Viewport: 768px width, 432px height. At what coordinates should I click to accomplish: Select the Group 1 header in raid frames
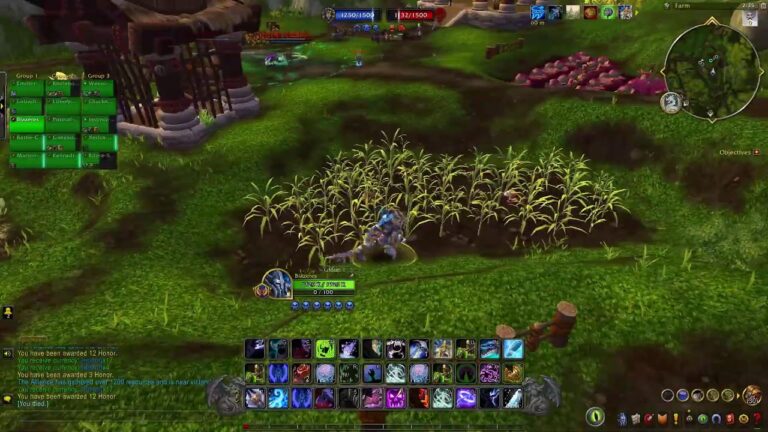pos(27,75)
